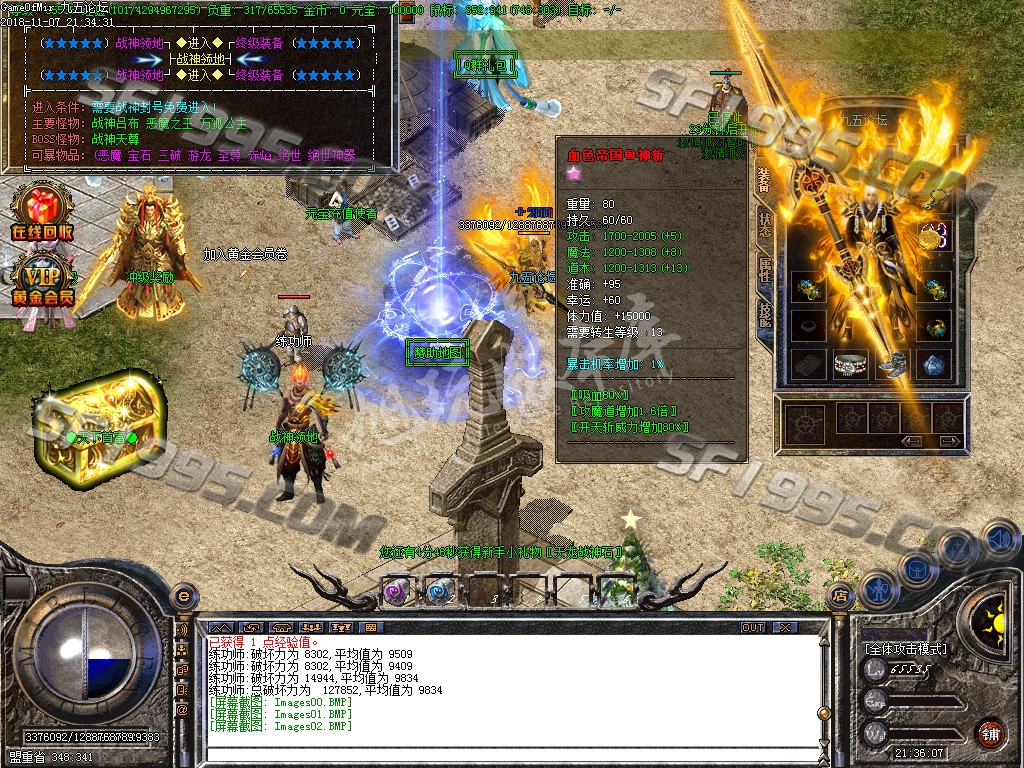Click the VIP 黄金会员 gold member icon
1024x768 pixels.
pos(42,280)
